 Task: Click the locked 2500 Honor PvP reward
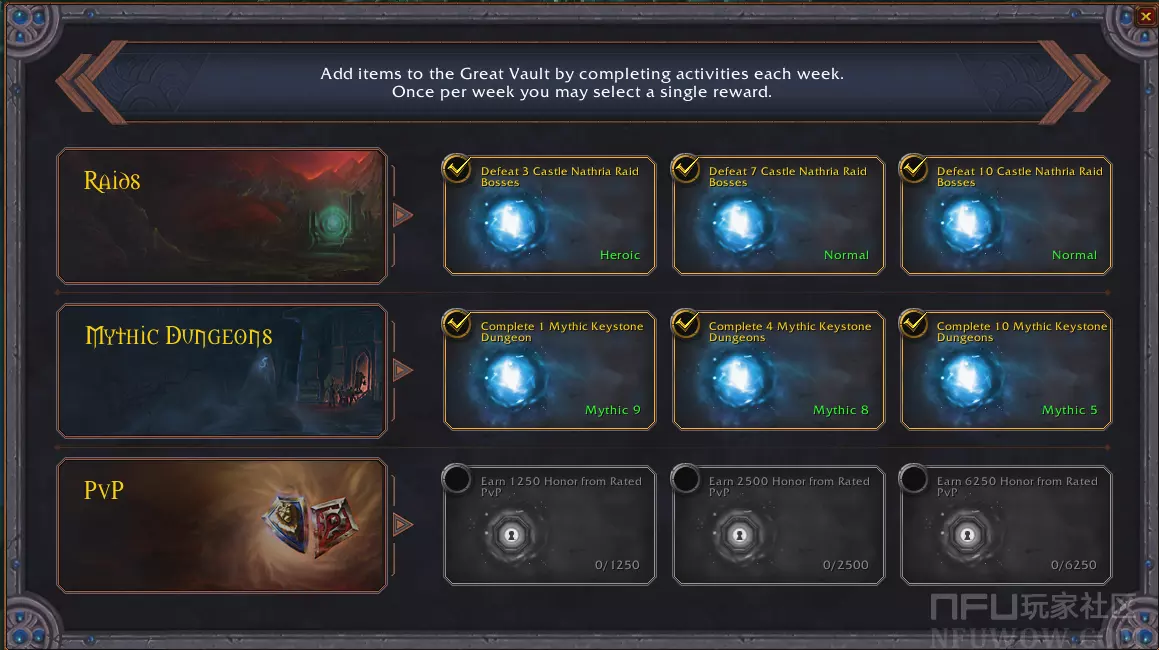[778, 526]
